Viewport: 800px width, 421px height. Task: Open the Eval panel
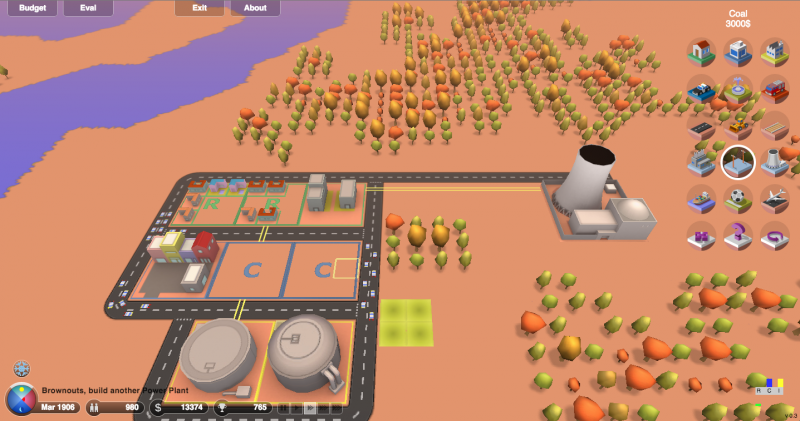pyautogui.click(x=88, y=8)
